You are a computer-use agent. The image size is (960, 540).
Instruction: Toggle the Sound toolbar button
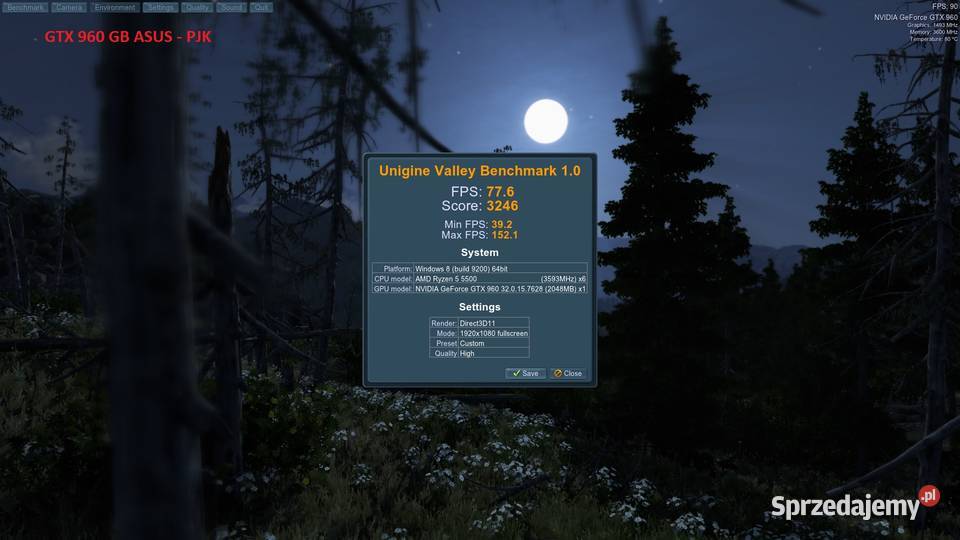click(231, 7)
